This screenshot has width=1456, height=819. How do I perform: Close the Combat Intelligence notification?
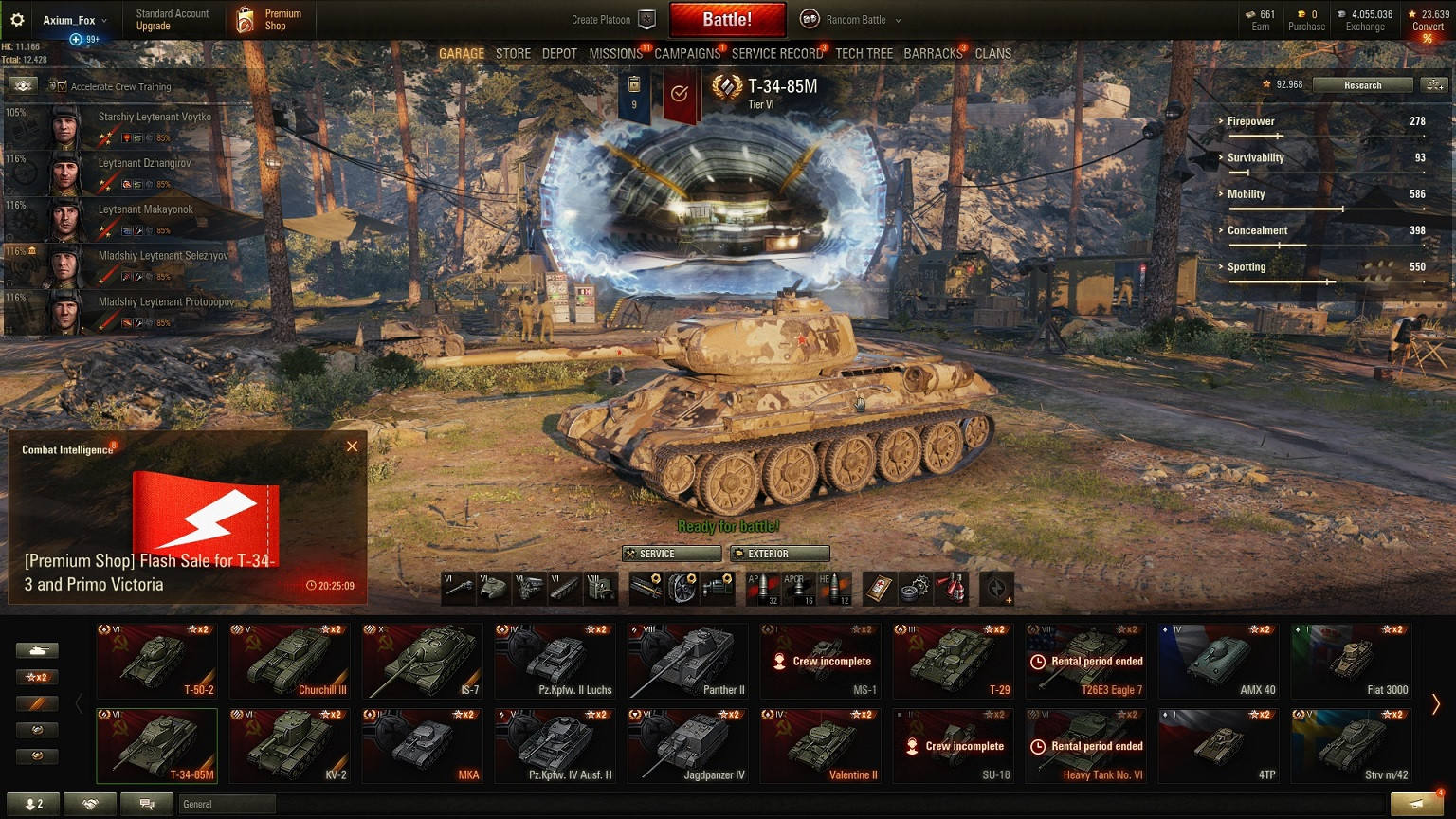pos(352,446)
